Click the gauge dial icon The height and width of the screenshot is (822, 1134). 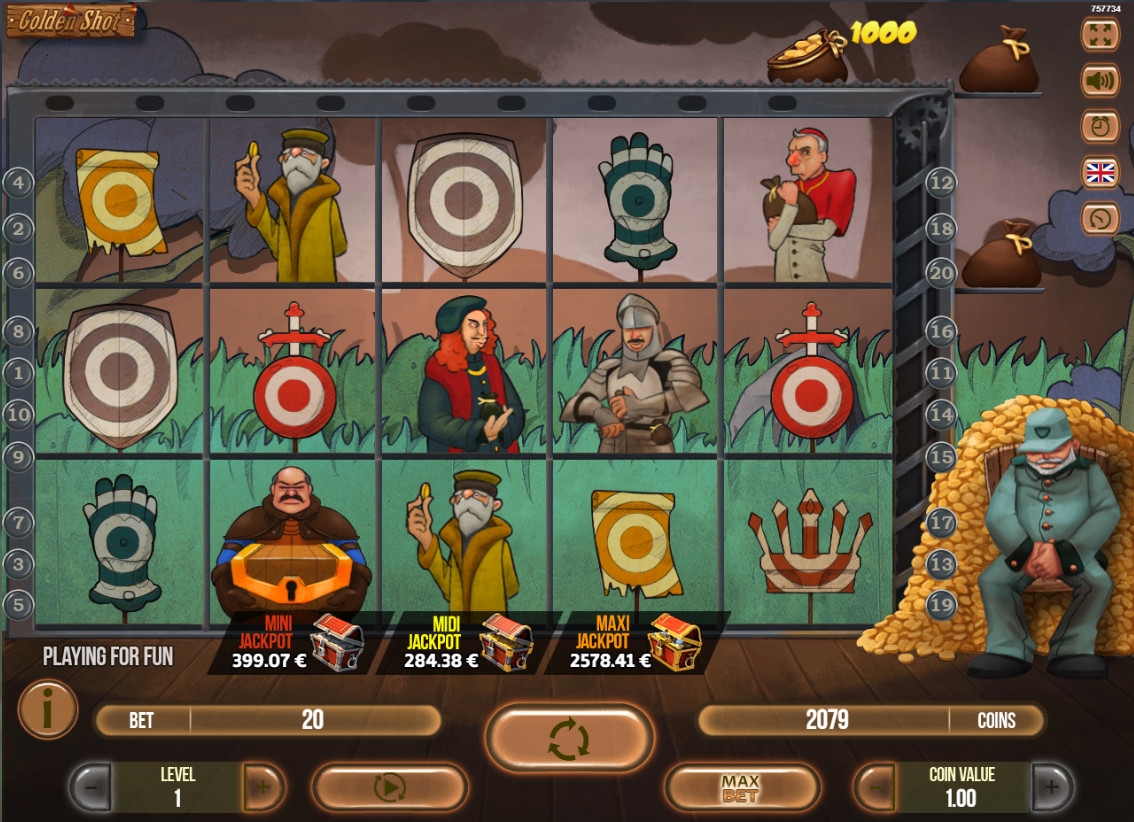click(1100, 218)
